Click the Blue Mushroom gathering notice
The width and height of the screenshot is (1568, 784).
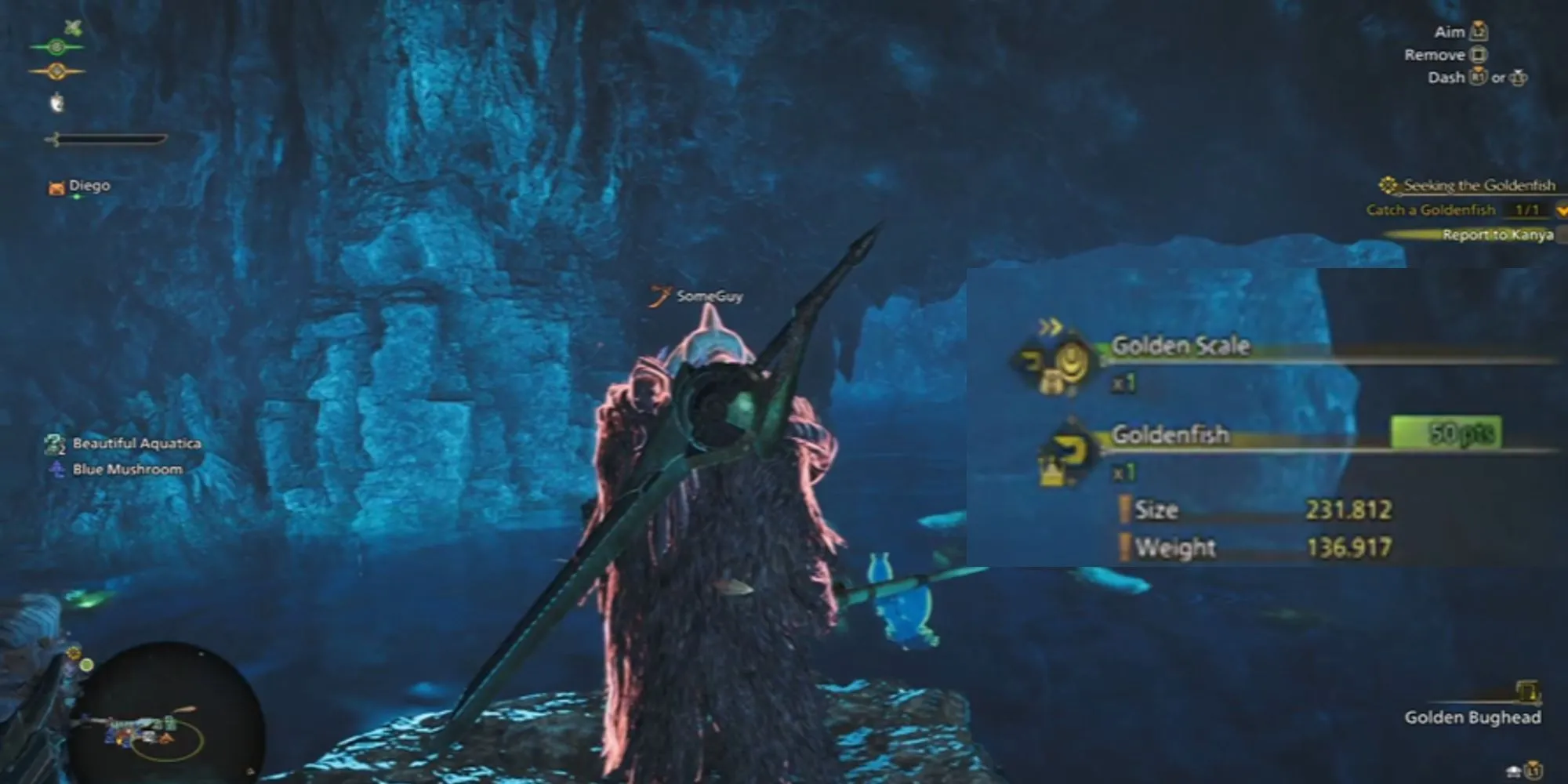coord(127,470)
